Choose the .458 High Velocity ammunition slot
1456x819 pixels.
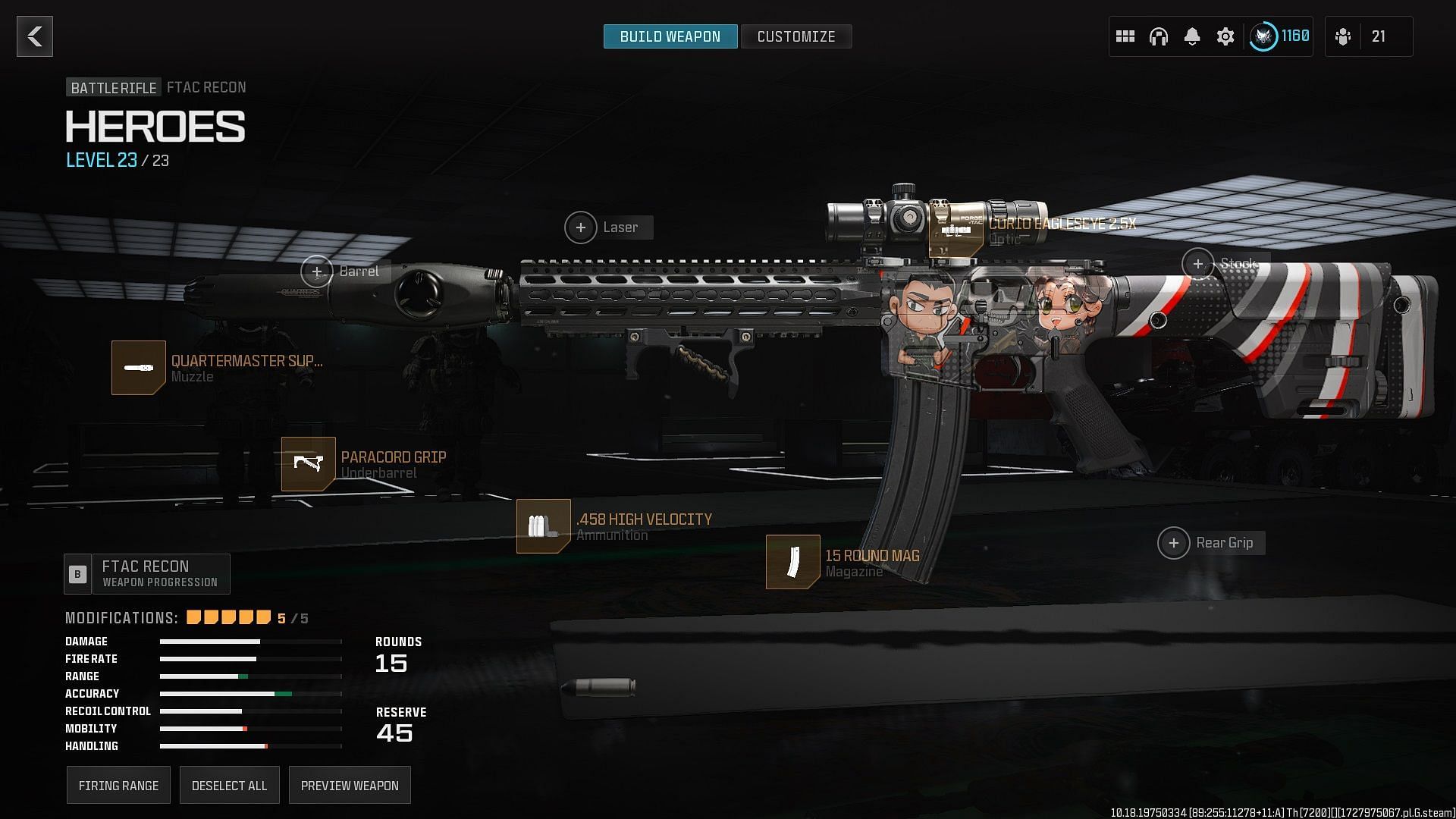(544, 526)
